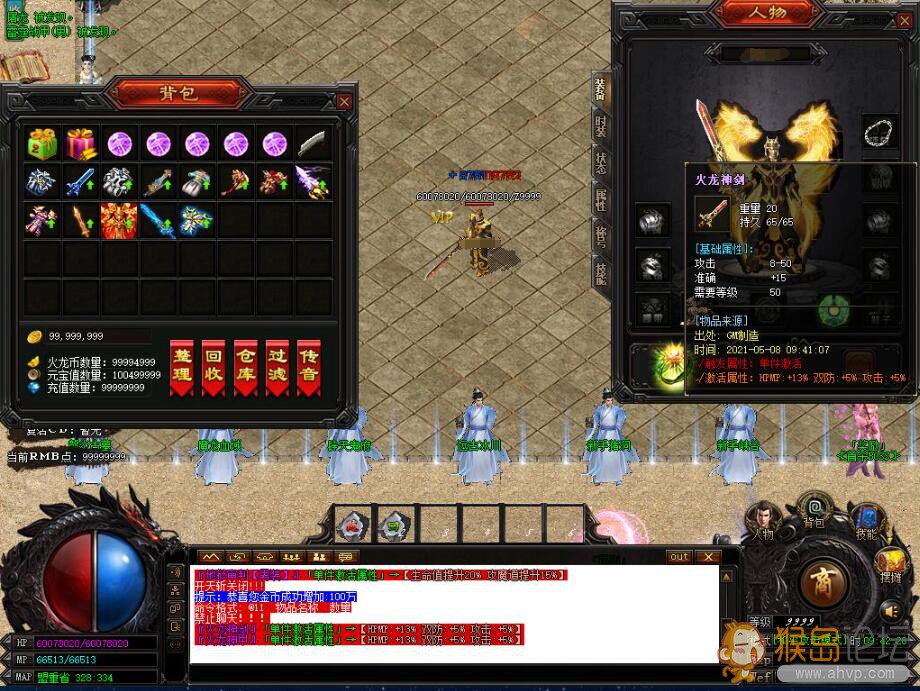
Task: Click the 传音 broadcast button
Action: 309,366
